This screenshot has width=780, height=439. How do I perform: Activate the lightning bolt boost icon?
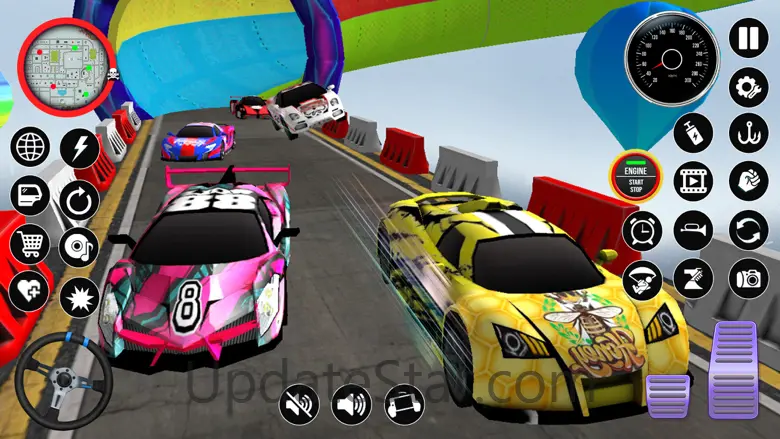pyautogui.click(x=79, y=148)
